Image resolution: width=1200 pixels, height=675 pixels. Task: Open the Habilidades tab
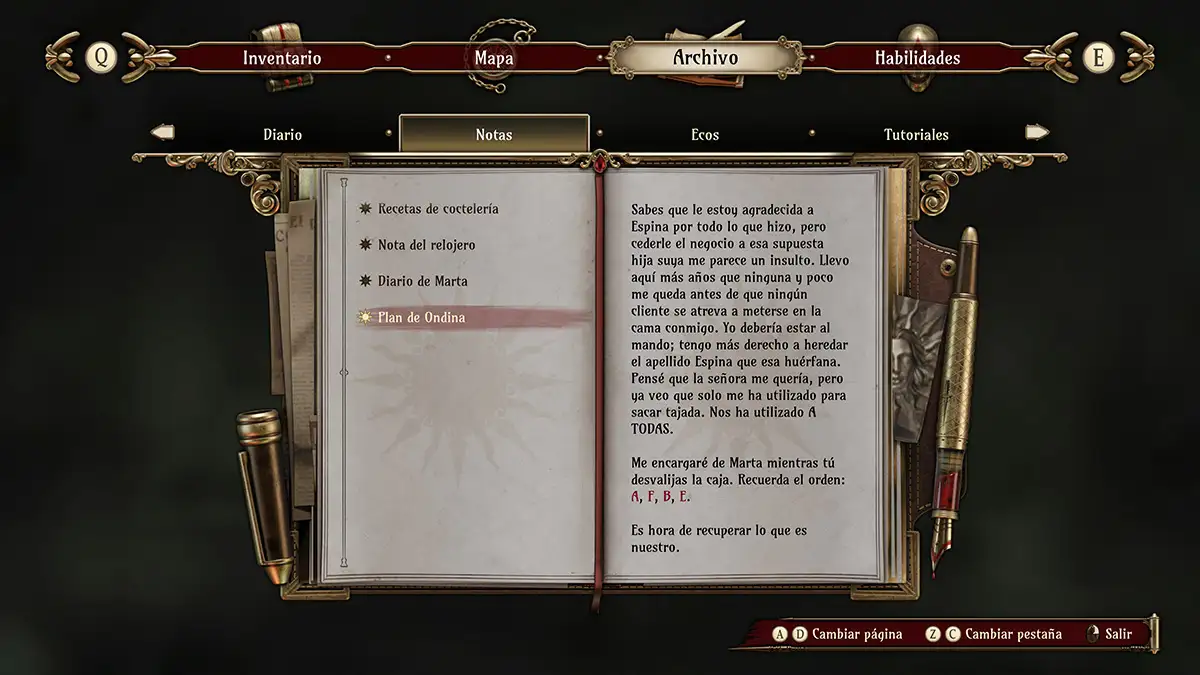(x=917, y=58)
